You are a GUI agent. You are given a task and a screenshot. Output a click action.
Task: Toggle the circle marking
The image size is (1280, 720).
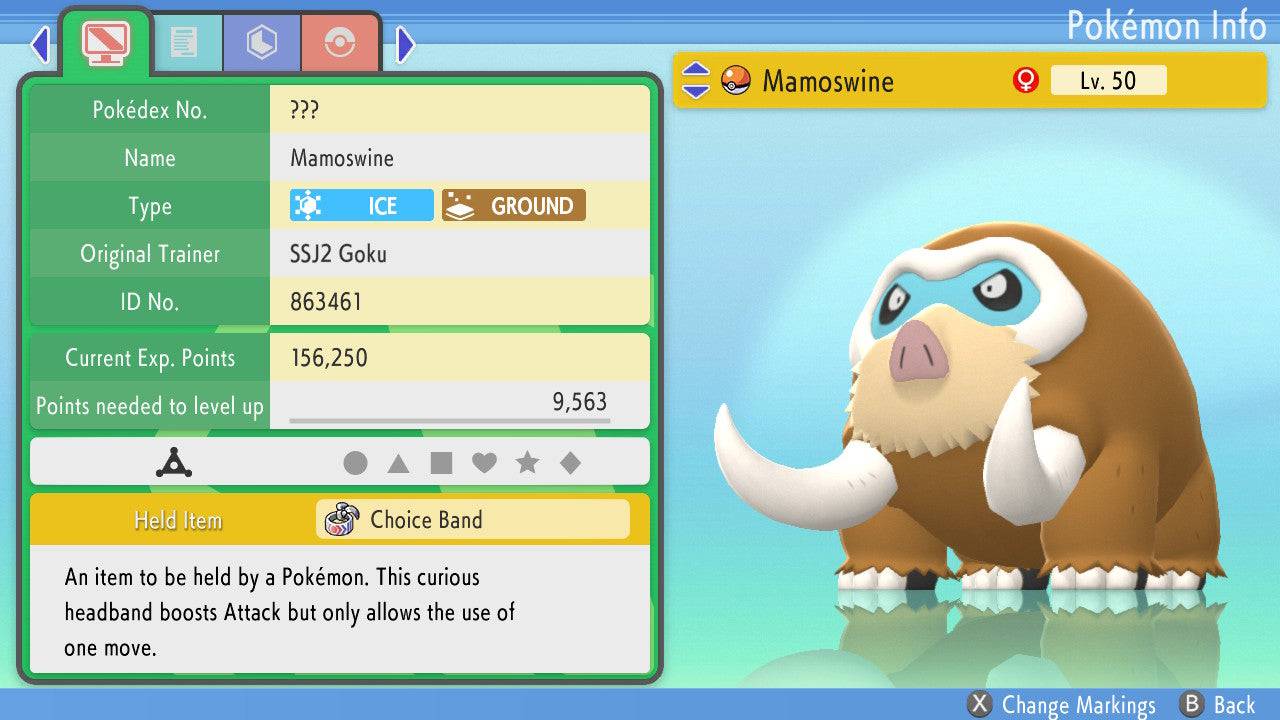355,463
